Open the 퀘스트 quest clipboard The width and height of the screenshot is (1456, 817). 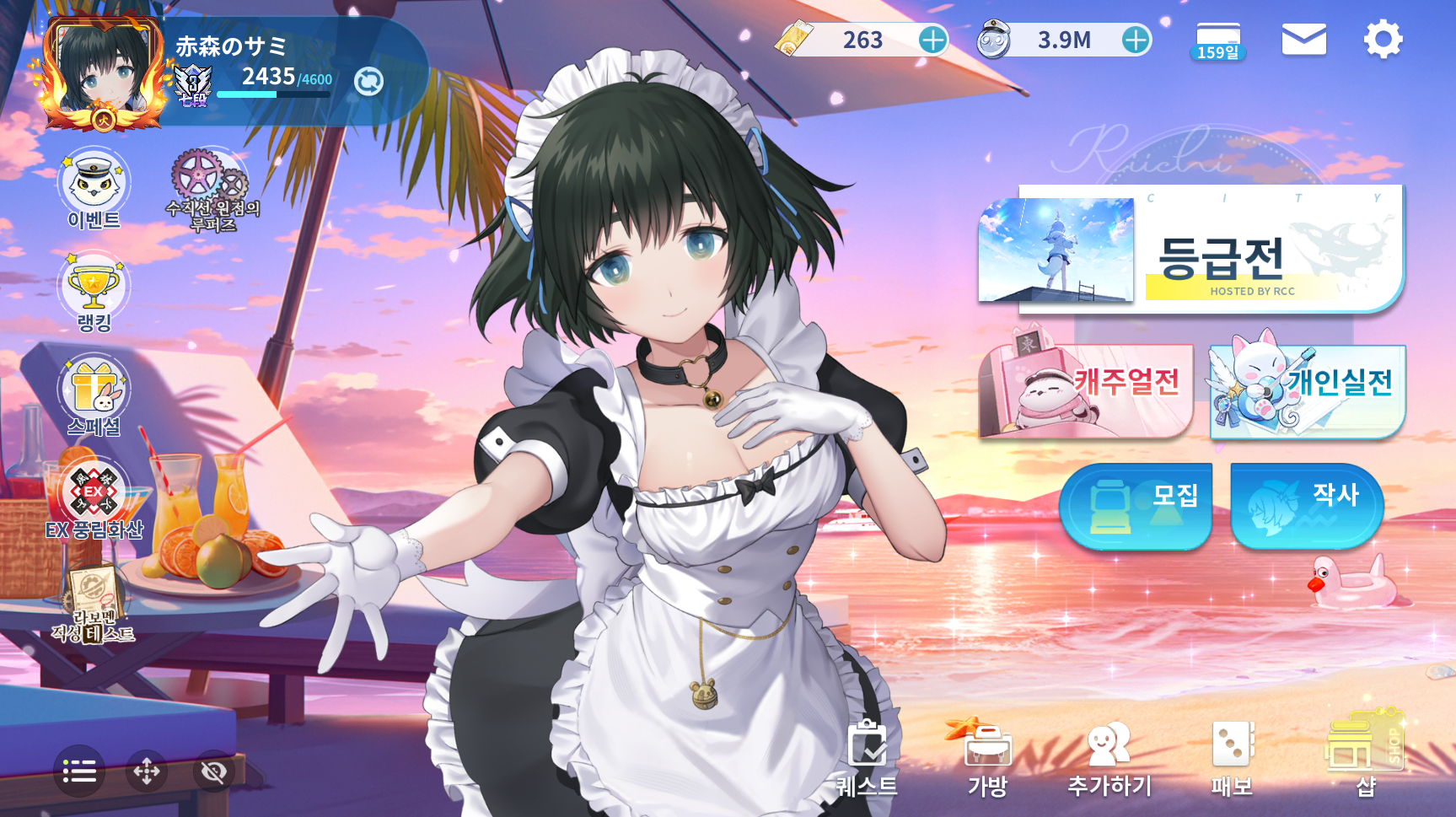pos(867,757)
